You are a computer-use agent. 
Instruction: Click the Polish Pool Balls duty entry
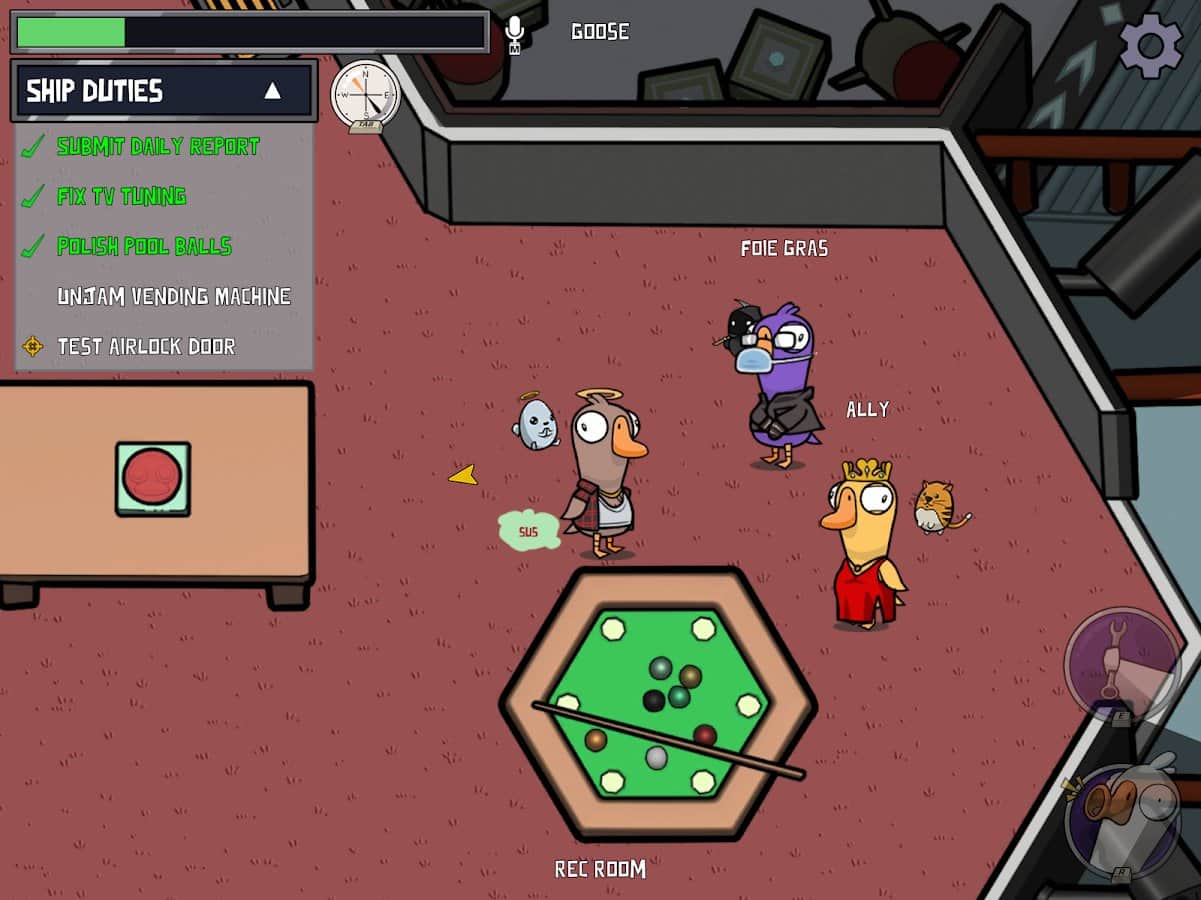144,246
